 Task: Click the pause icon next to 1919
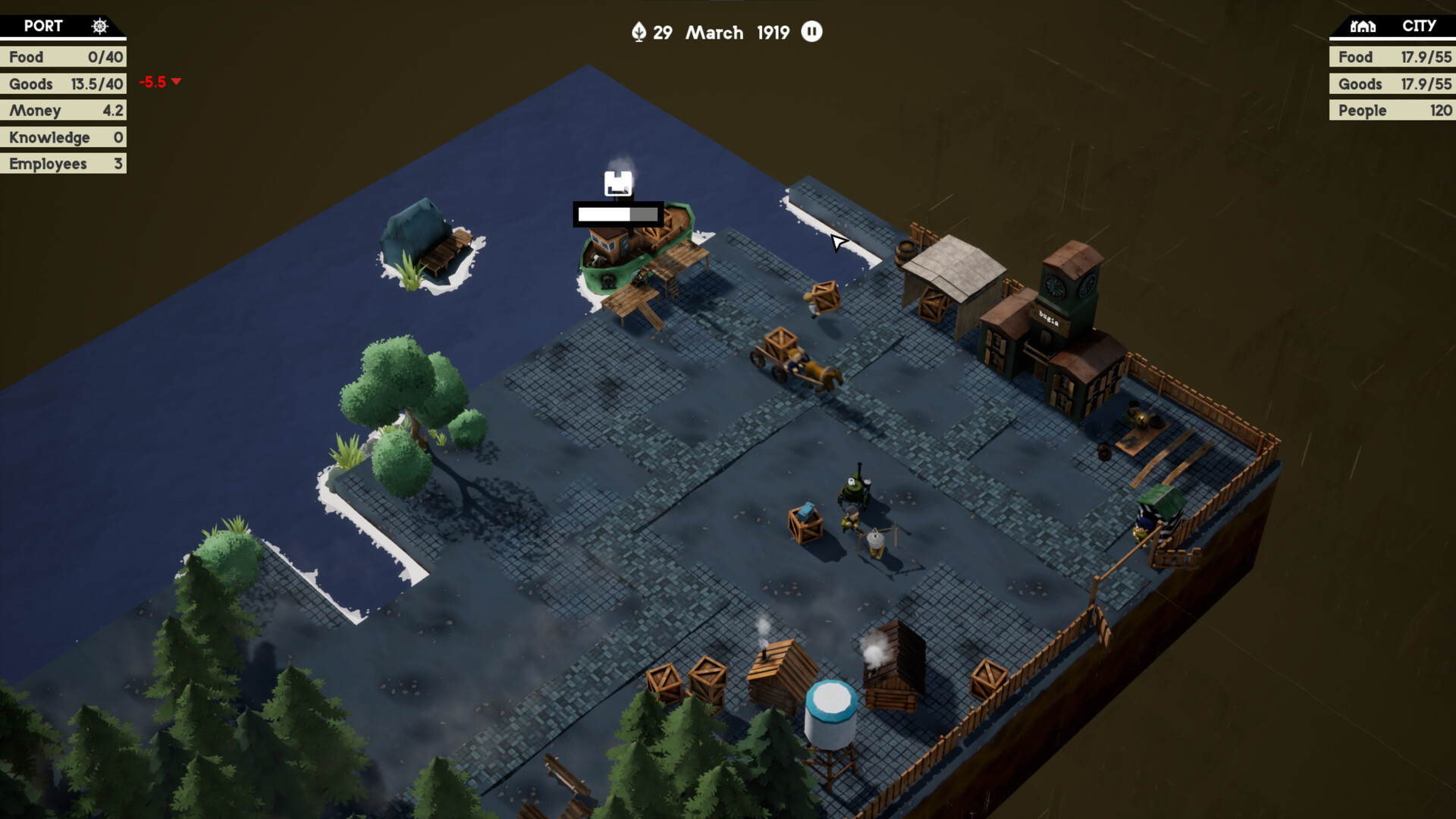tap(811, 32)
